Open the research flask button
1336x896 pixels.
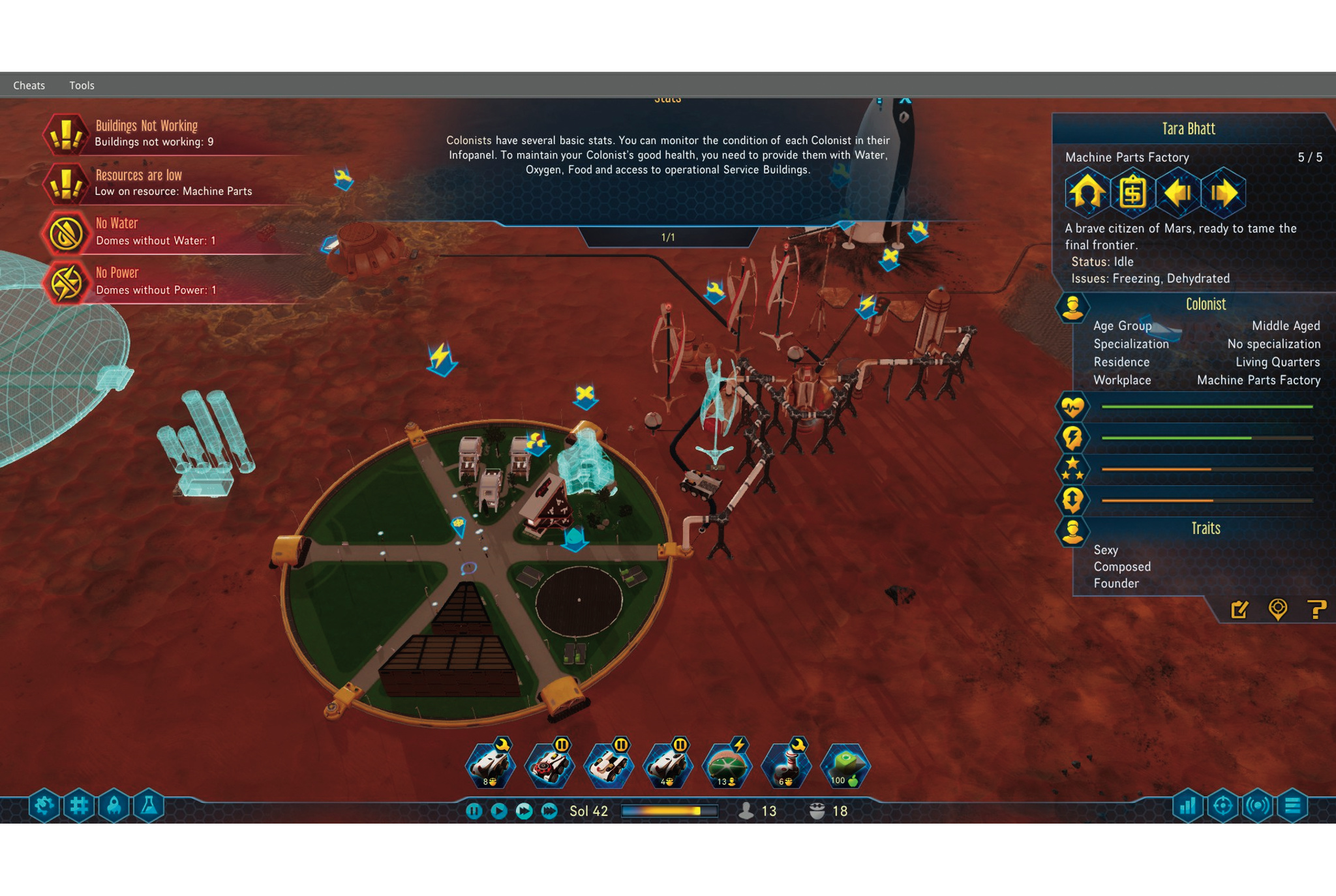tap(149, 807)
